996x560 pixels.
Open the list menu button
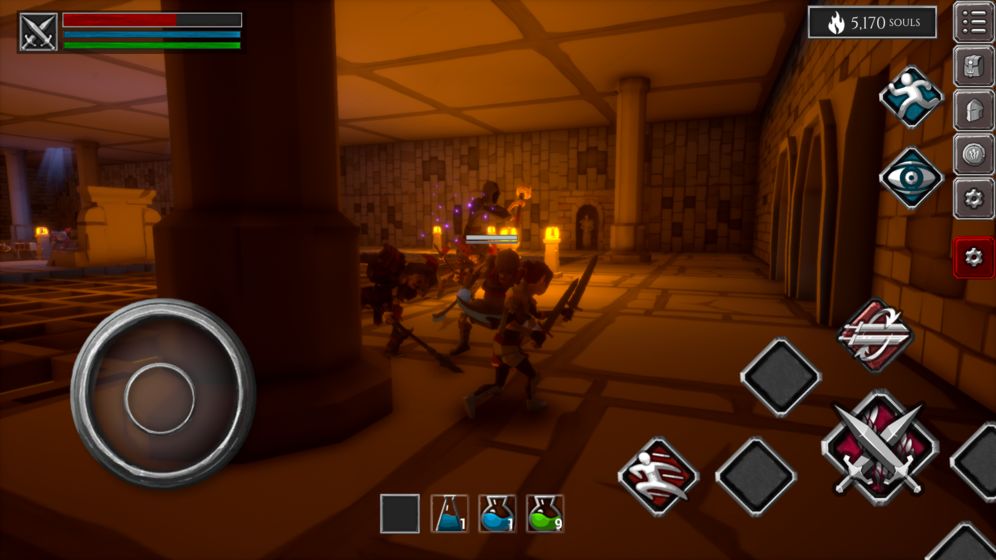click(x=973, y=22)
